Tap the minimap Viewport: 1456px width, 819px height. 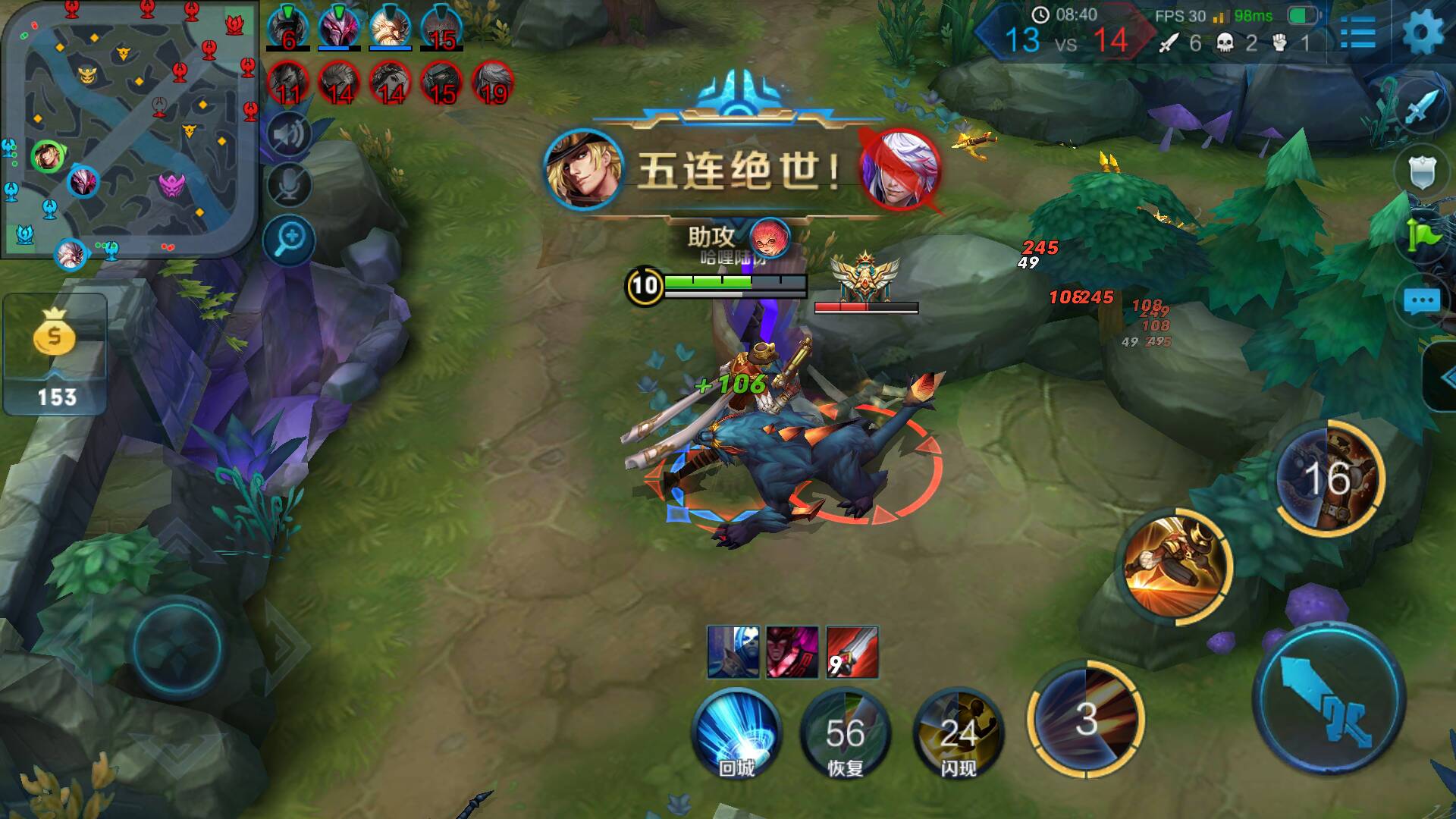pyautogui.click(x=130, y=130)
